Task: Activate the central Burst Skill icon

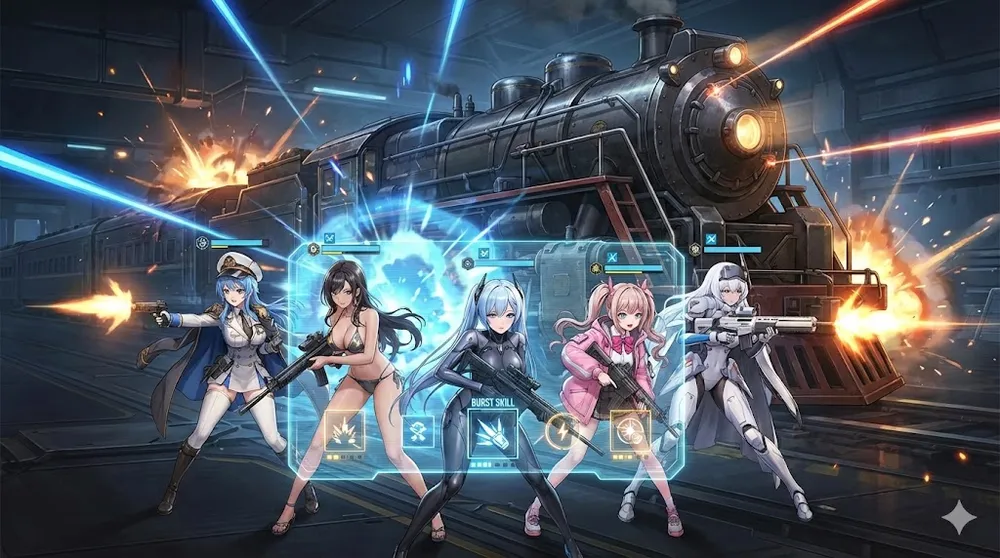Action: click(492, 433)
